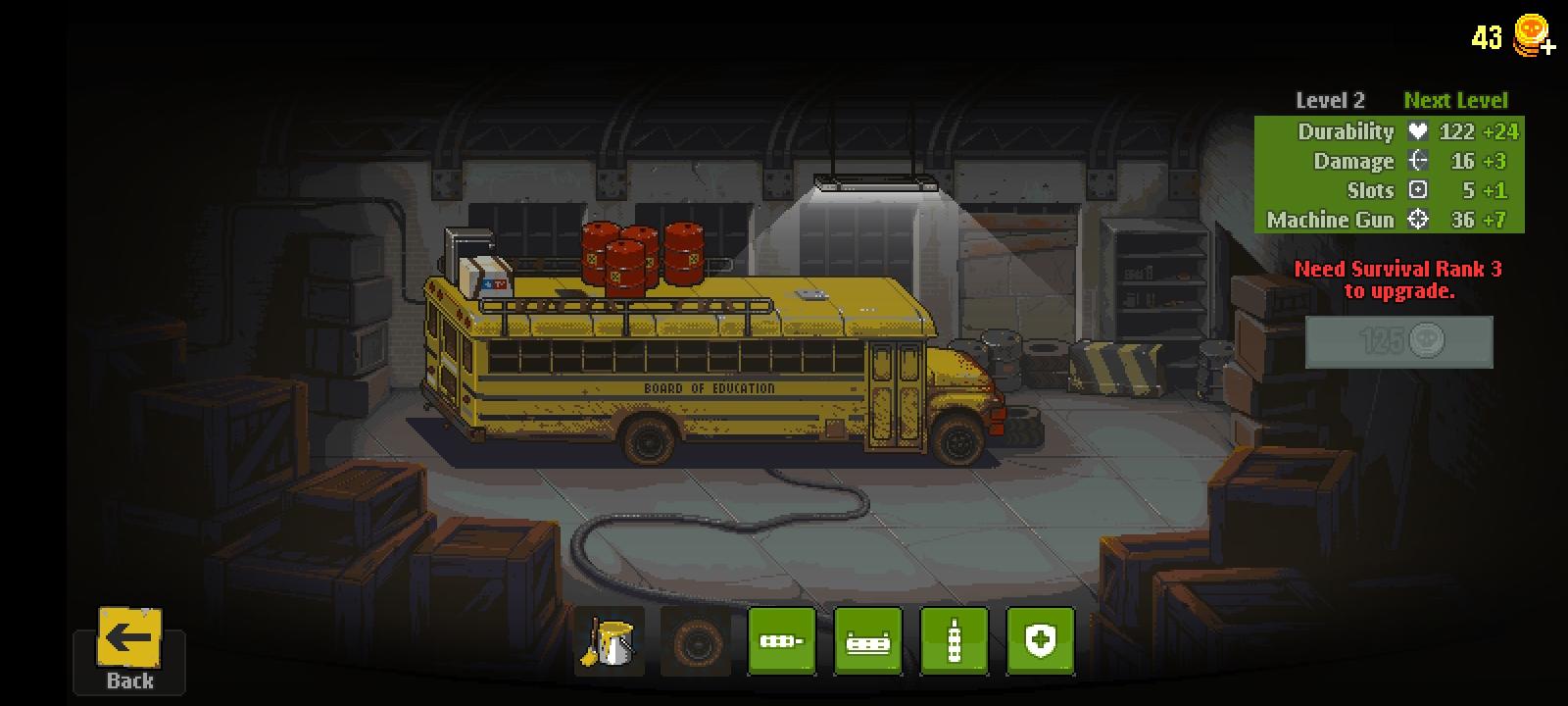Select the shield armor upgrade icon
1568x706 pixels.
click(x=1041, y=642)
